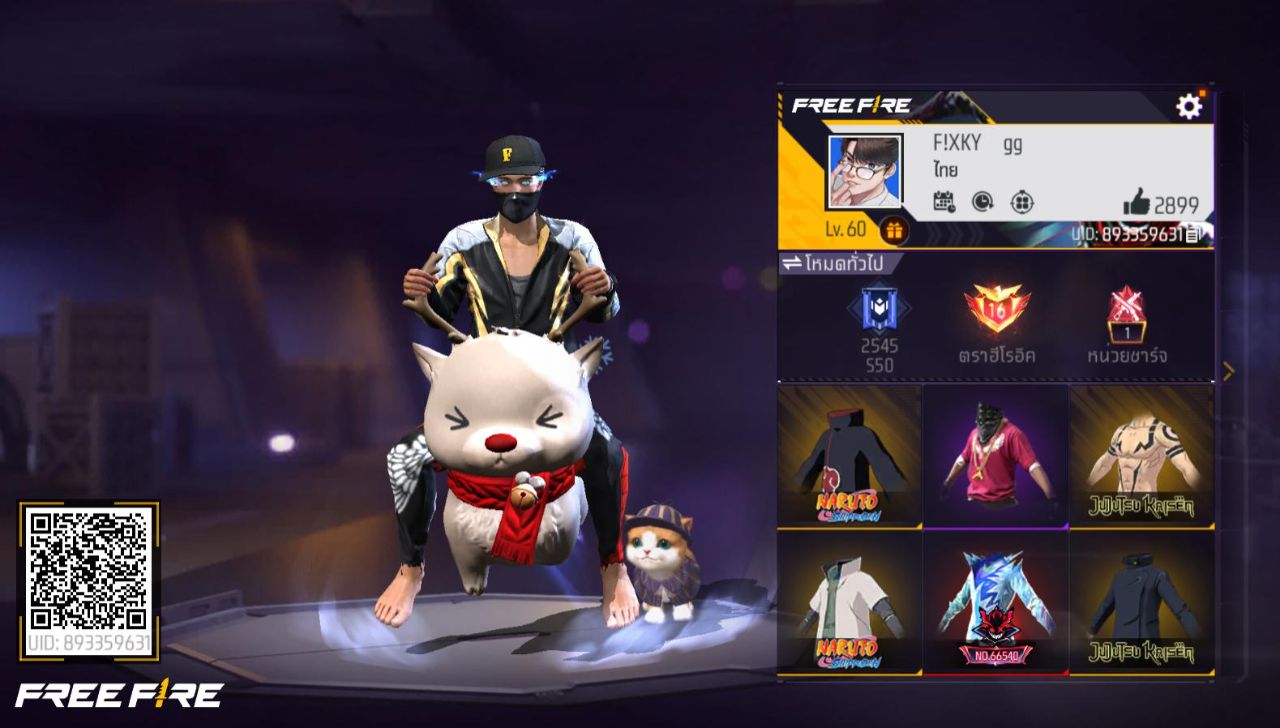Select the clock history icon in profile card
1280x728 pixels.
click(x=982, y=202)
